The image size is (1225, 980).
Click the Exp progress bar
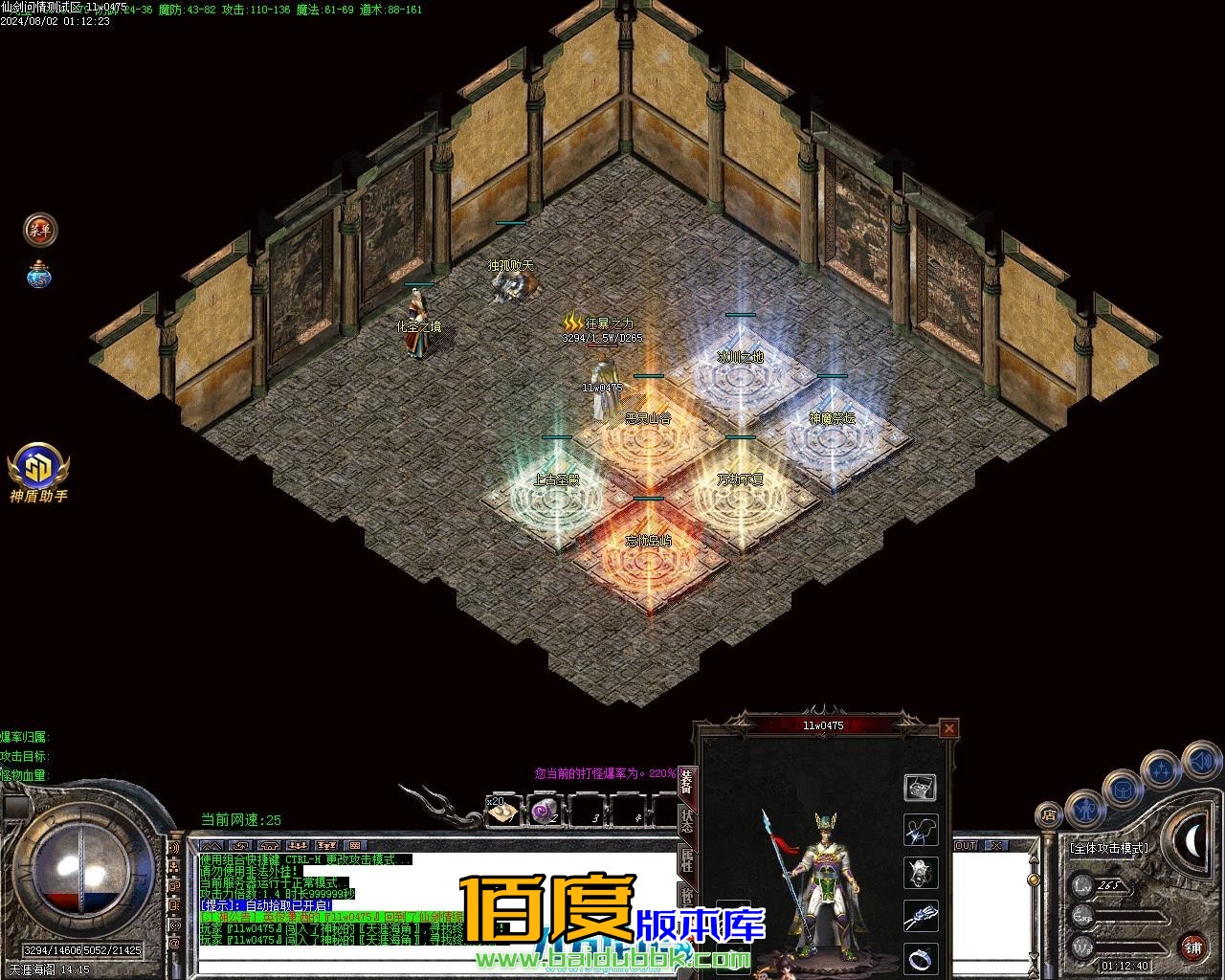pyautogui.click(x=1129, y=917)
